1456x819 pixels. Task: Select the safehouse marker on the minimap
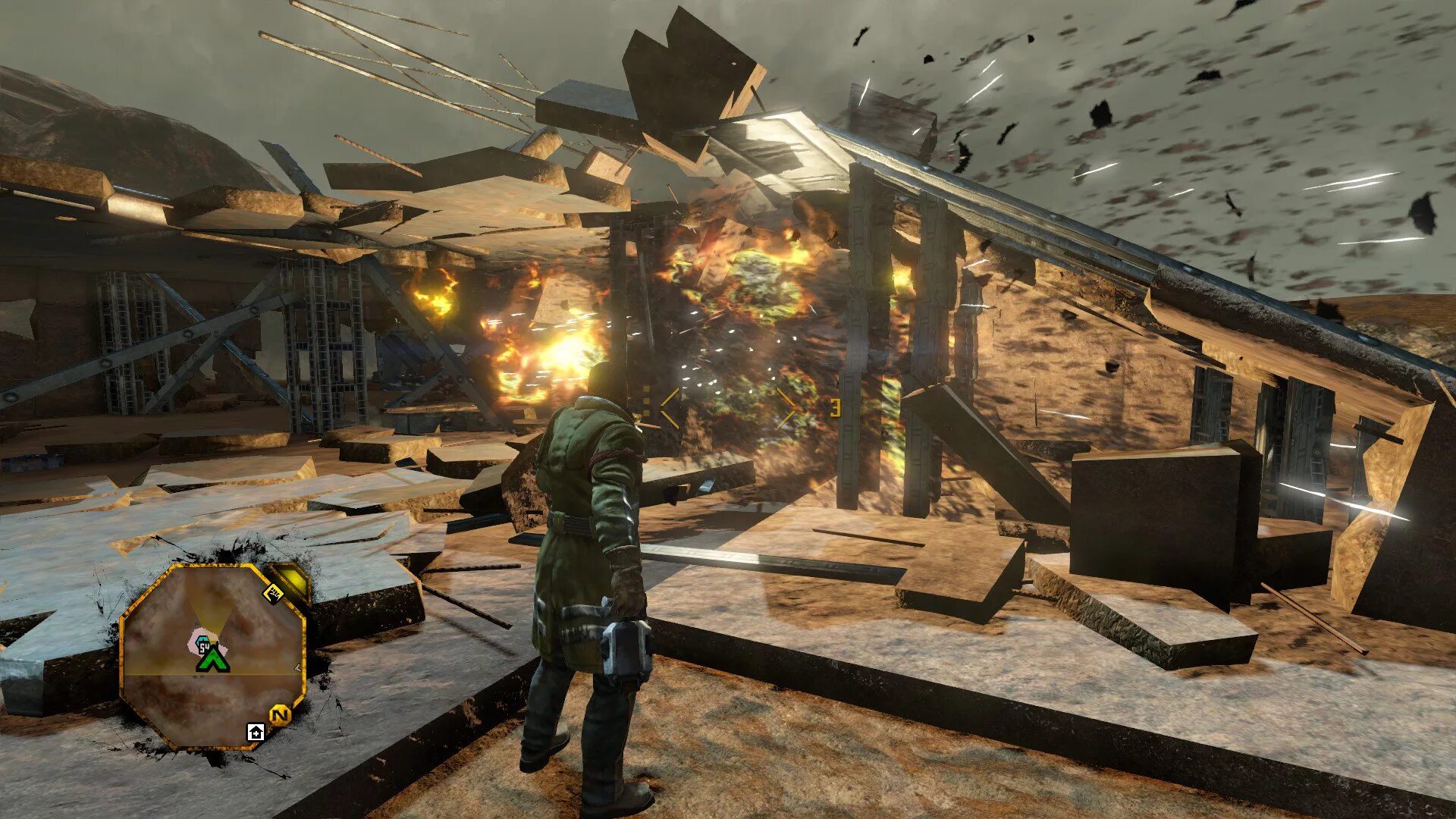point(255,732)
